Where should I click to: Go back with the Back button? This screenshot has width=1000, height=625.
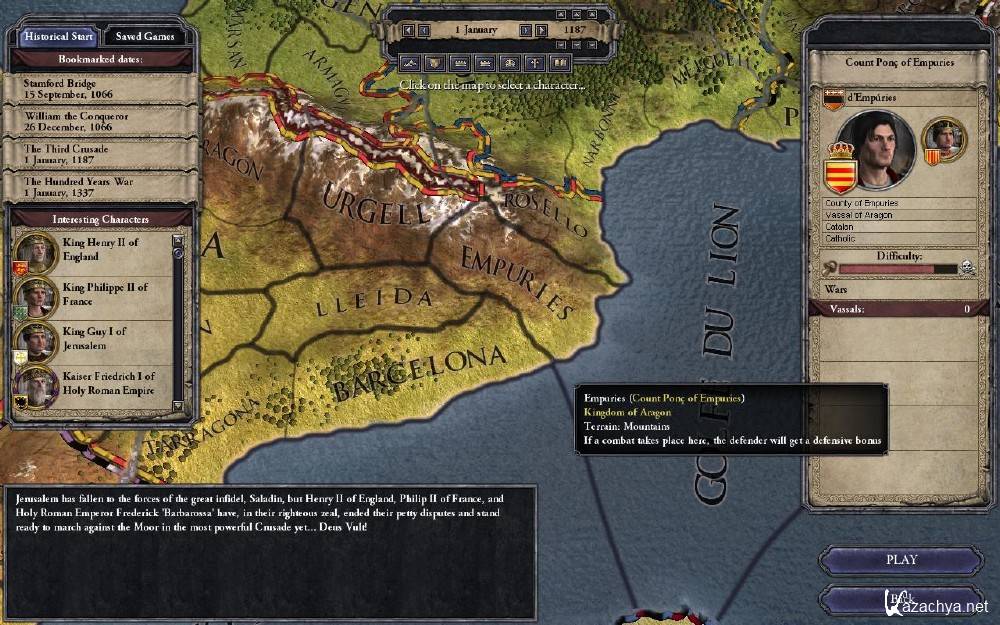click(x=901, y=598)
